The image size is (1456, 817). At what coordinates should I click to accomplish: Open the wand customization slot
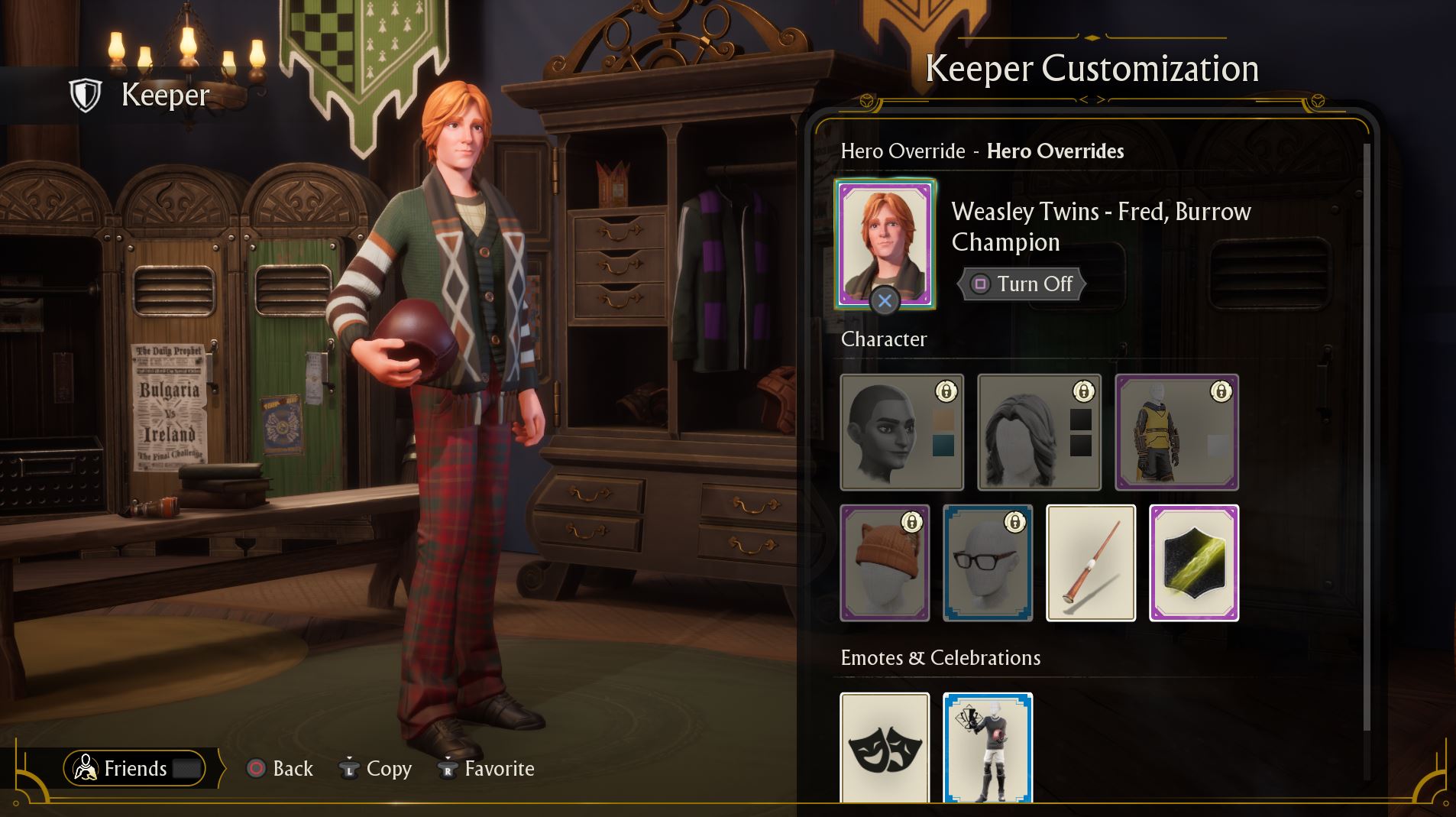(1090, 562)
